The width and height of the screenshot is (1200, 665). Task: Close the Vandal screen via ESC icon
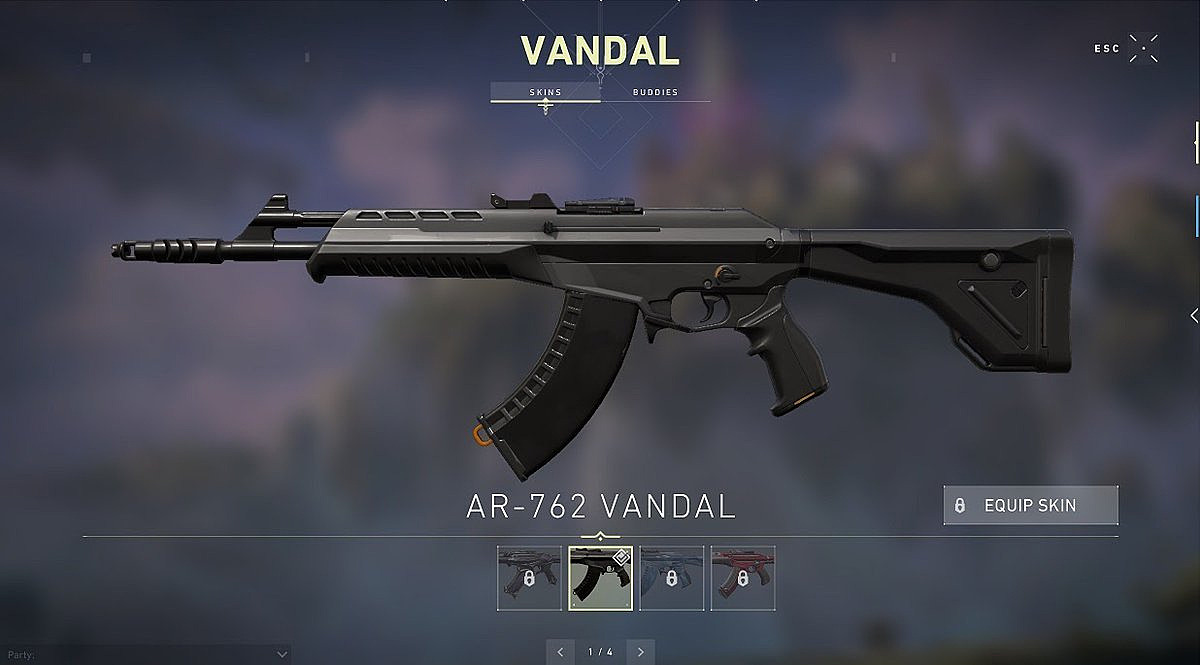point(1143,48)
